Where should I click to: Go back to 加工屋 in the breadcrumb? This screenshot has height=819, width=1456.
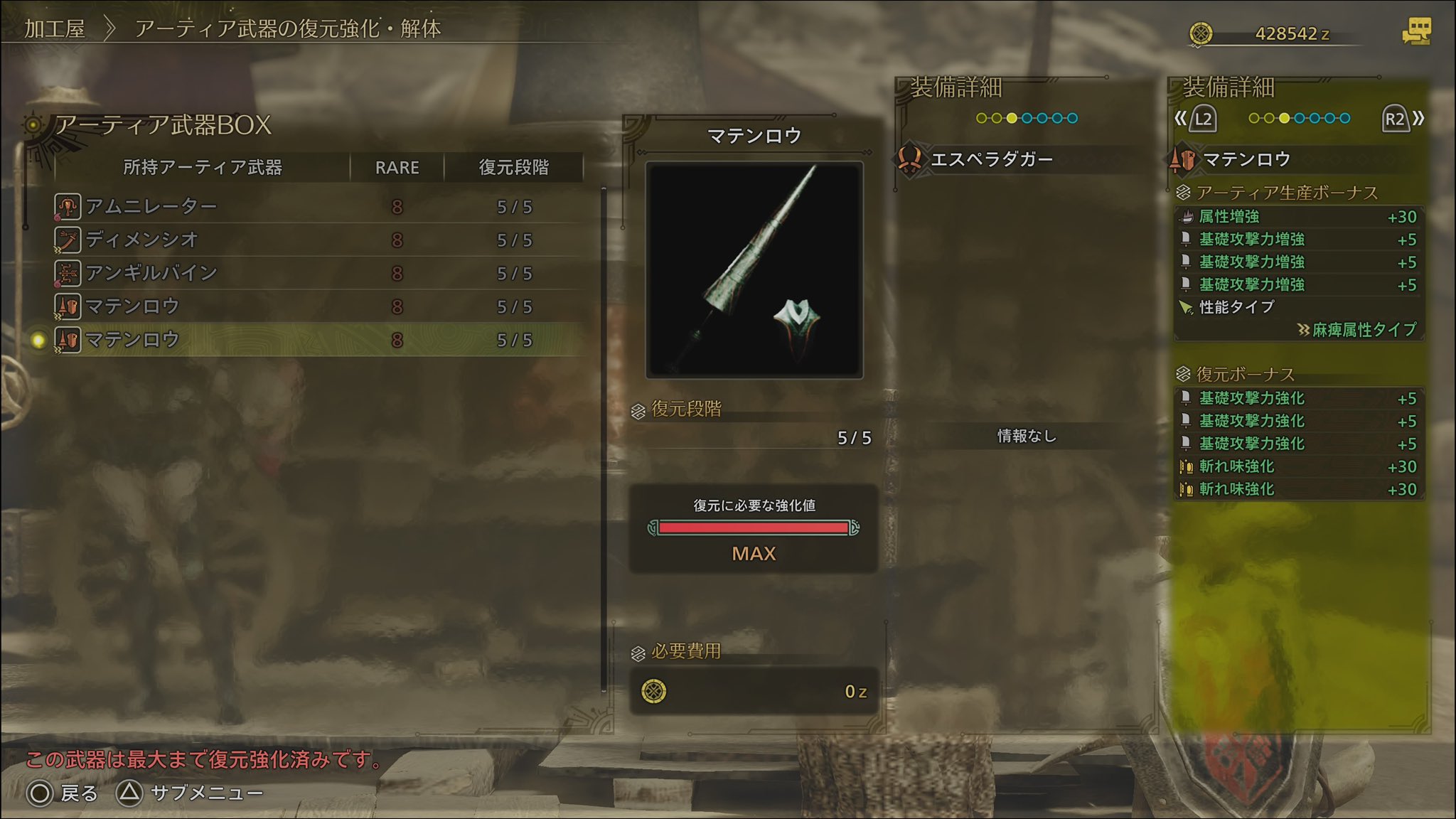coord(55,29)
